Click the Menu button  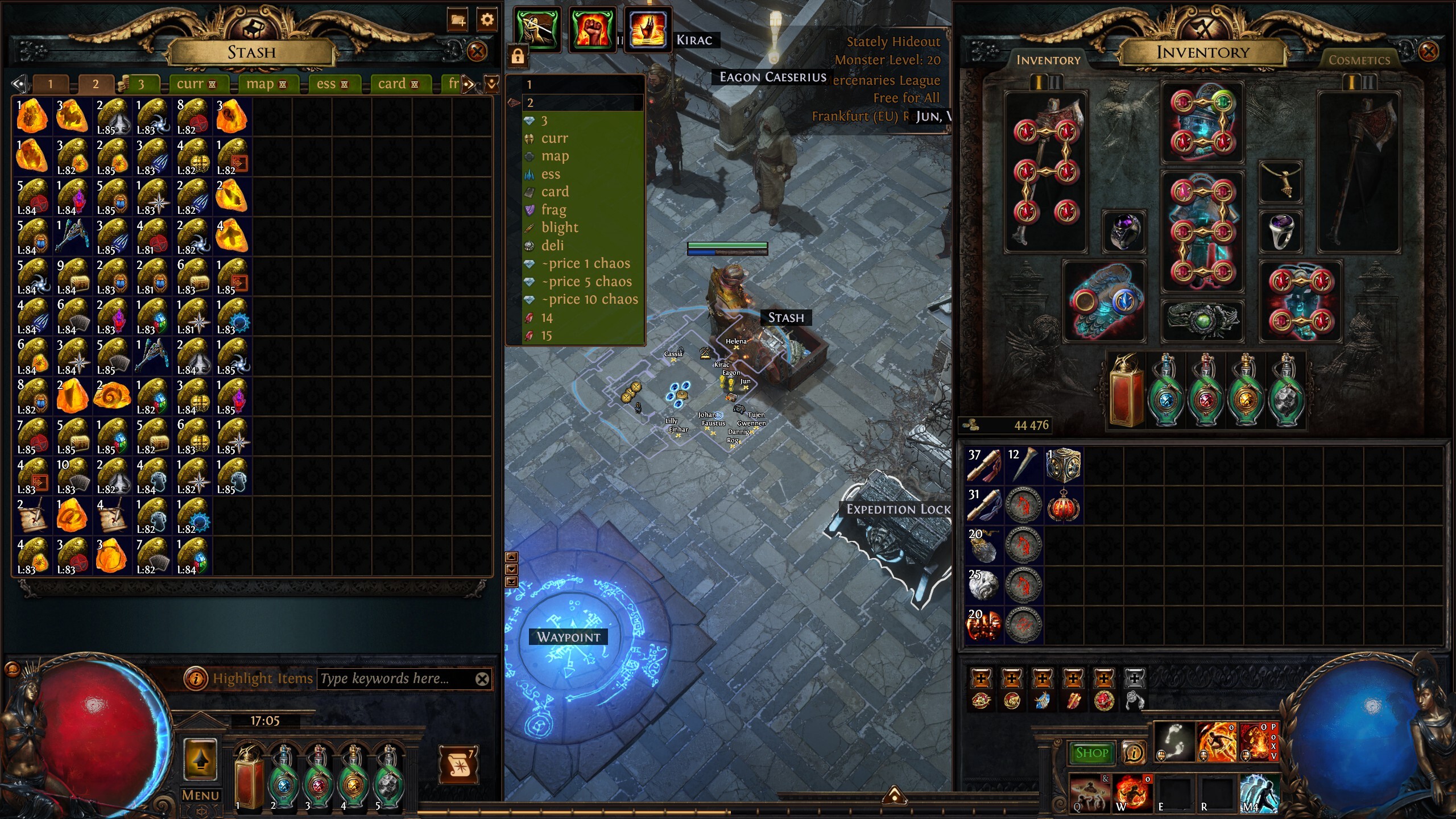click(x=200, y=795)
